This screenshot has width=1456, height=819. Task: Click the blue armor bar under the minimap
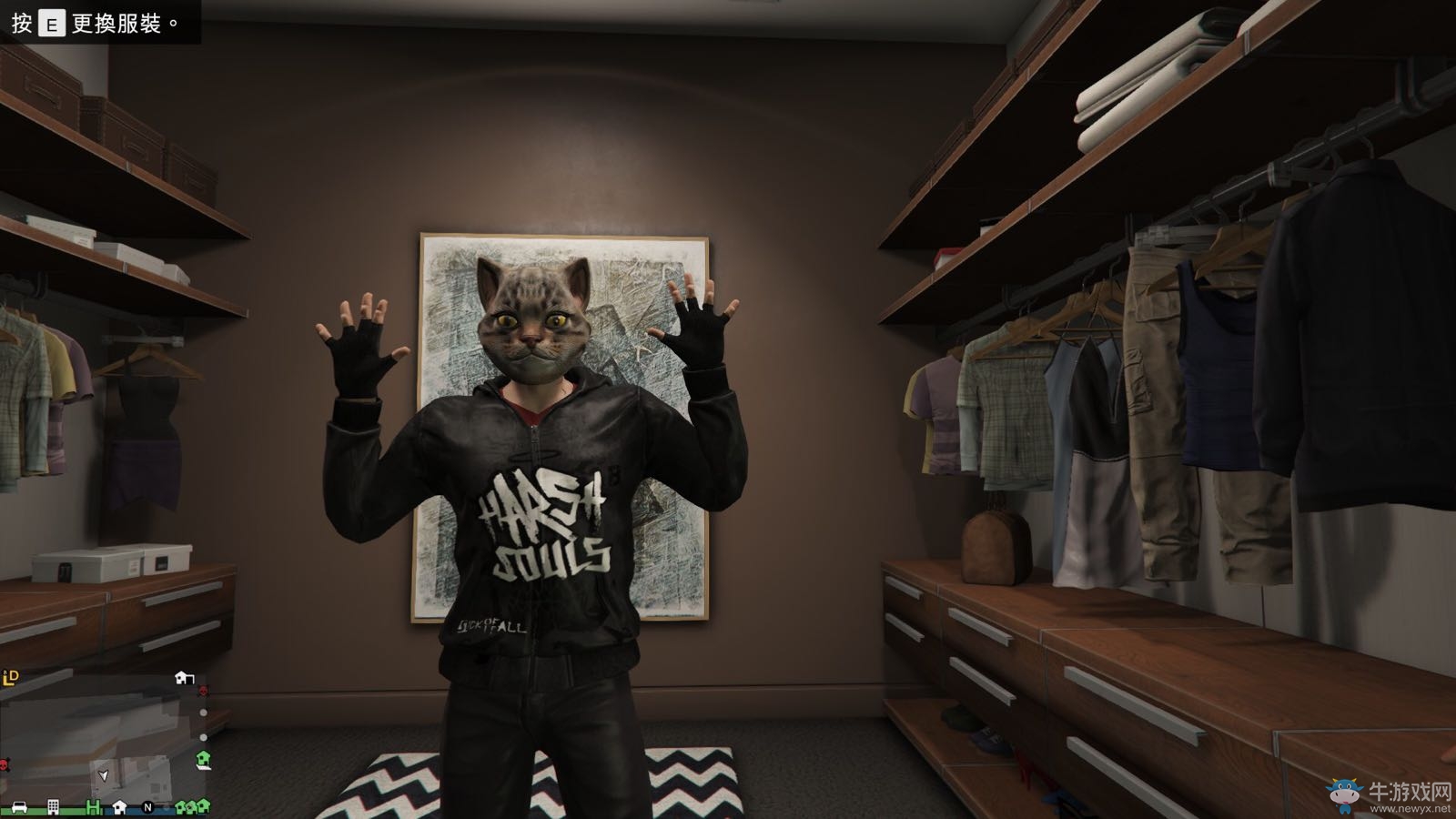click(136, 811)
